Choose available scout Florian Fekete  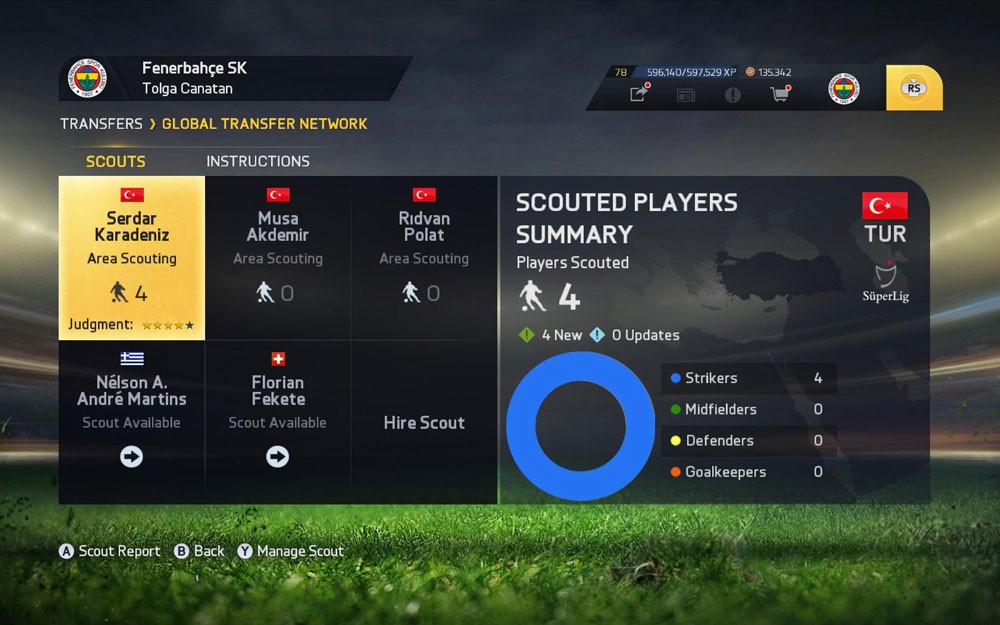(x=278, y=421)
